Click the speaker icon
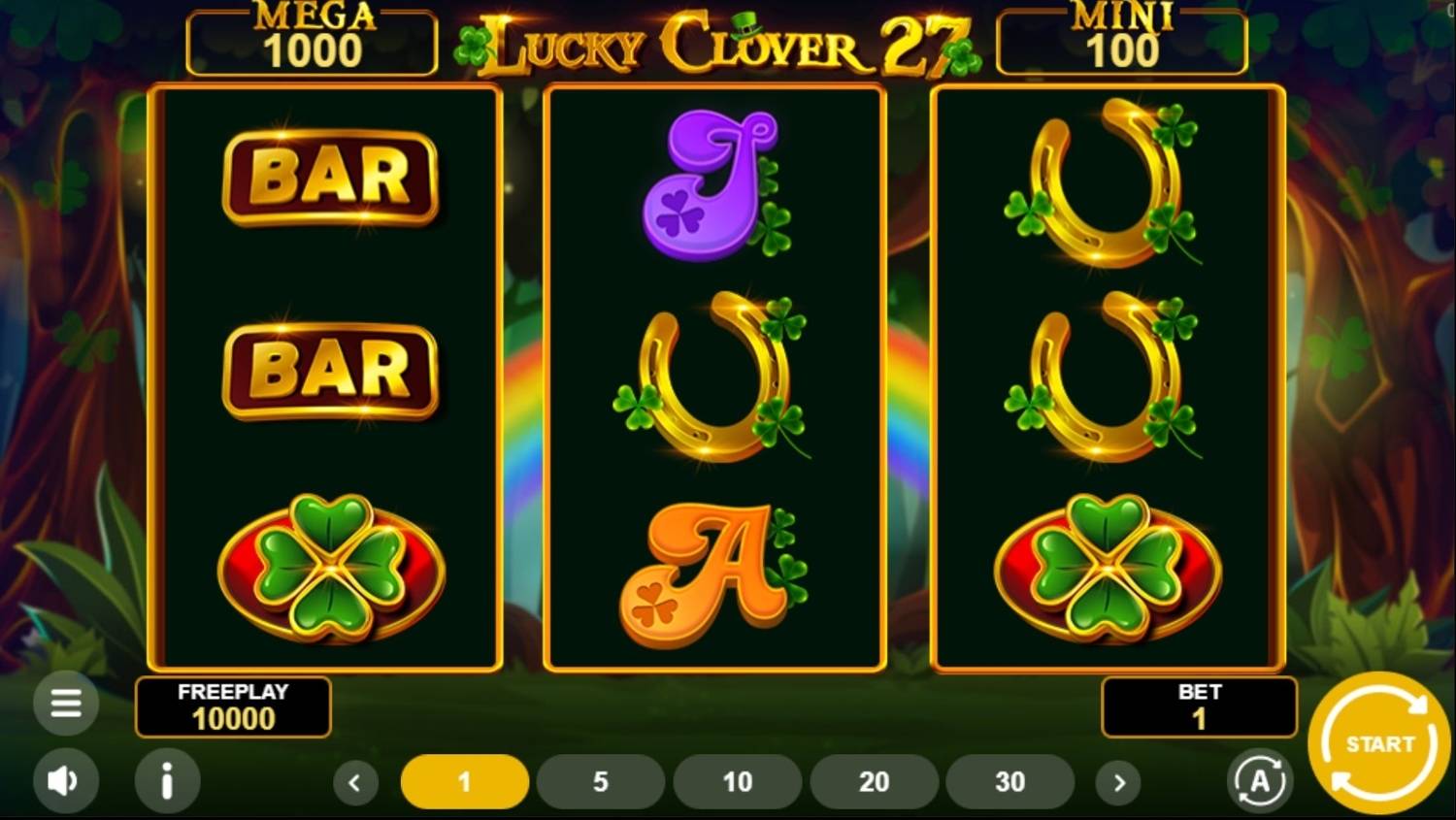 [x=65, y=781]
